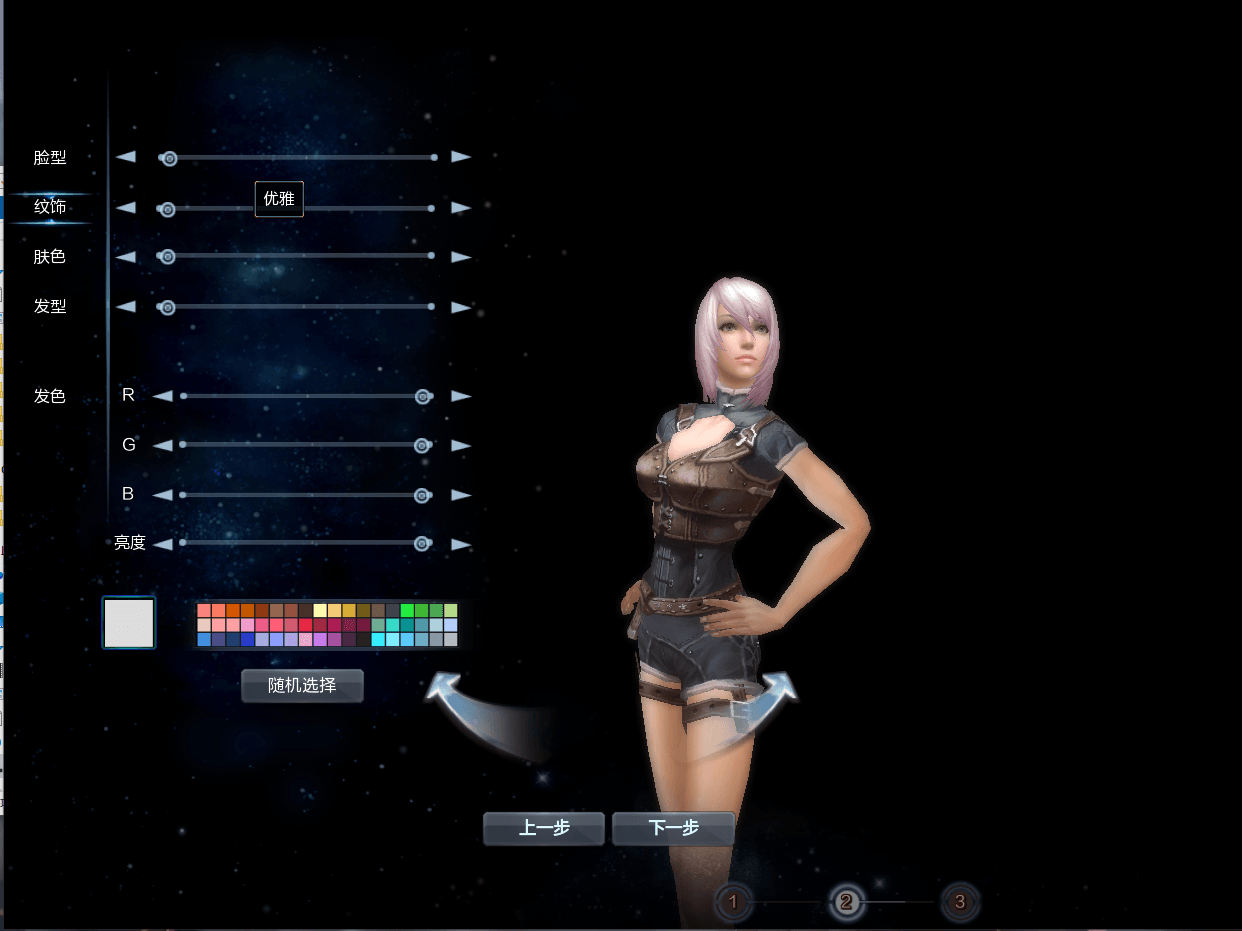Switch to next hairstyle with 发型 right arrow
Viewport: 1242px width, 931px height.
[x=461, y=307]
